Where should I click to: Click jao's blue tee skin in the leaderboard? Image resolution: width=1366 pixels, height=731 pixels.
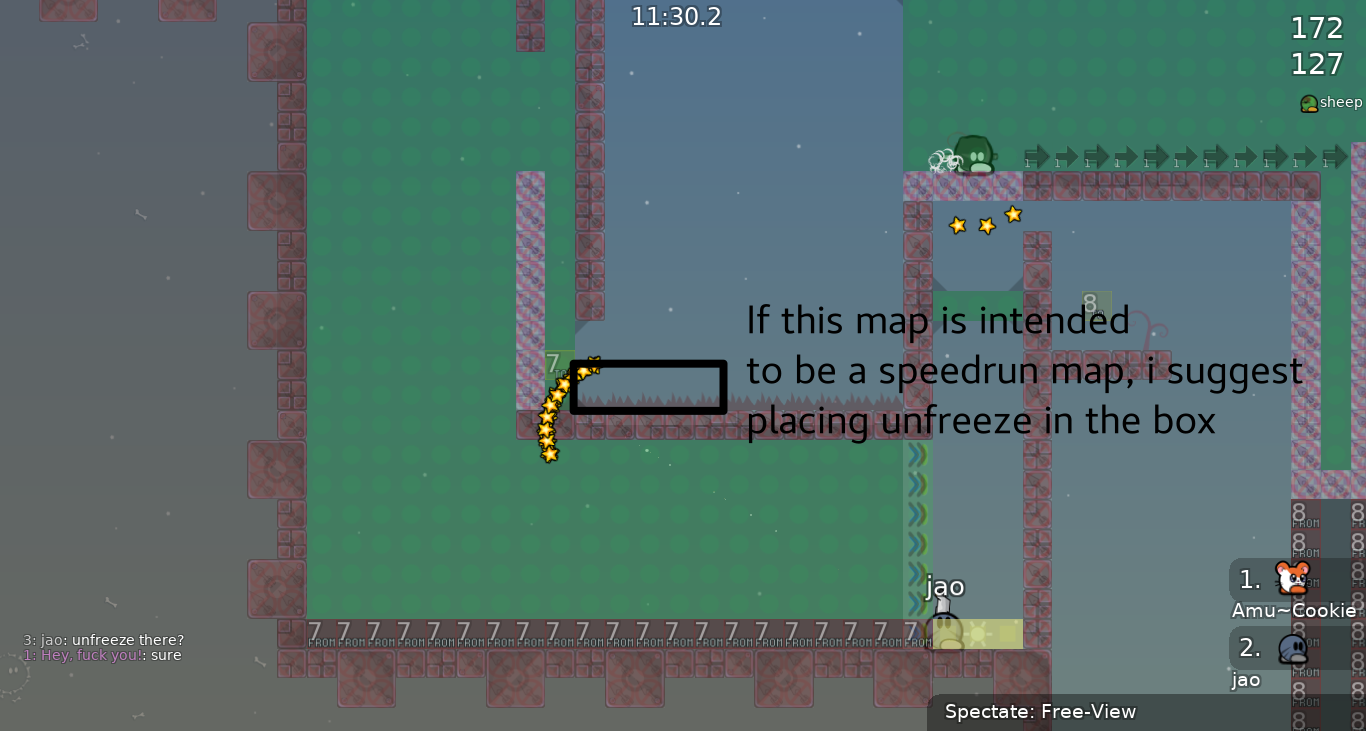point(1292,647)
